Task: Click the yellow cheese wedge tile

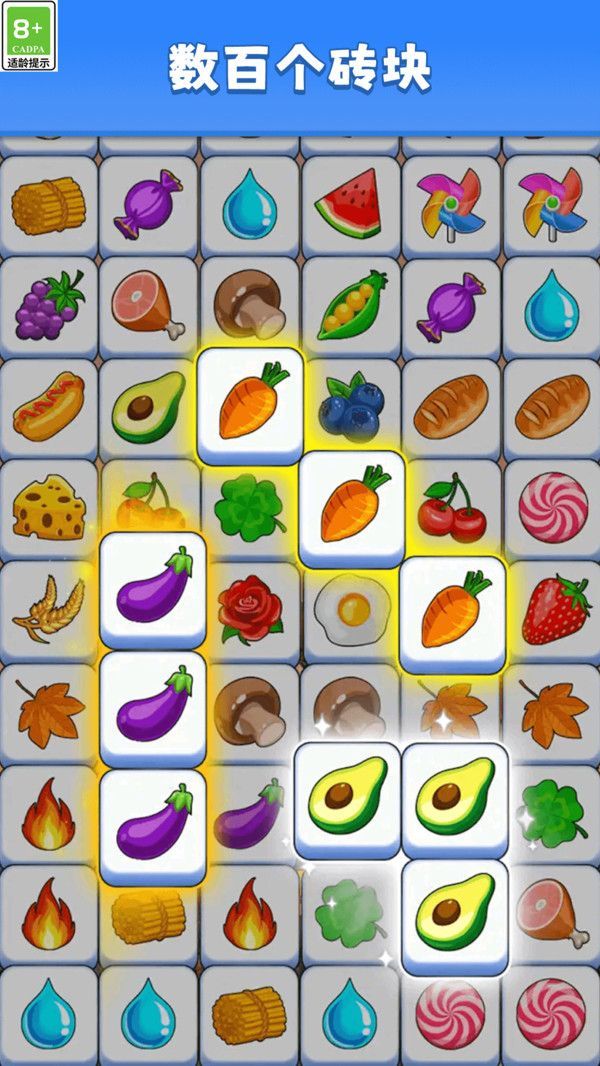Action: (x=49, y=507)
